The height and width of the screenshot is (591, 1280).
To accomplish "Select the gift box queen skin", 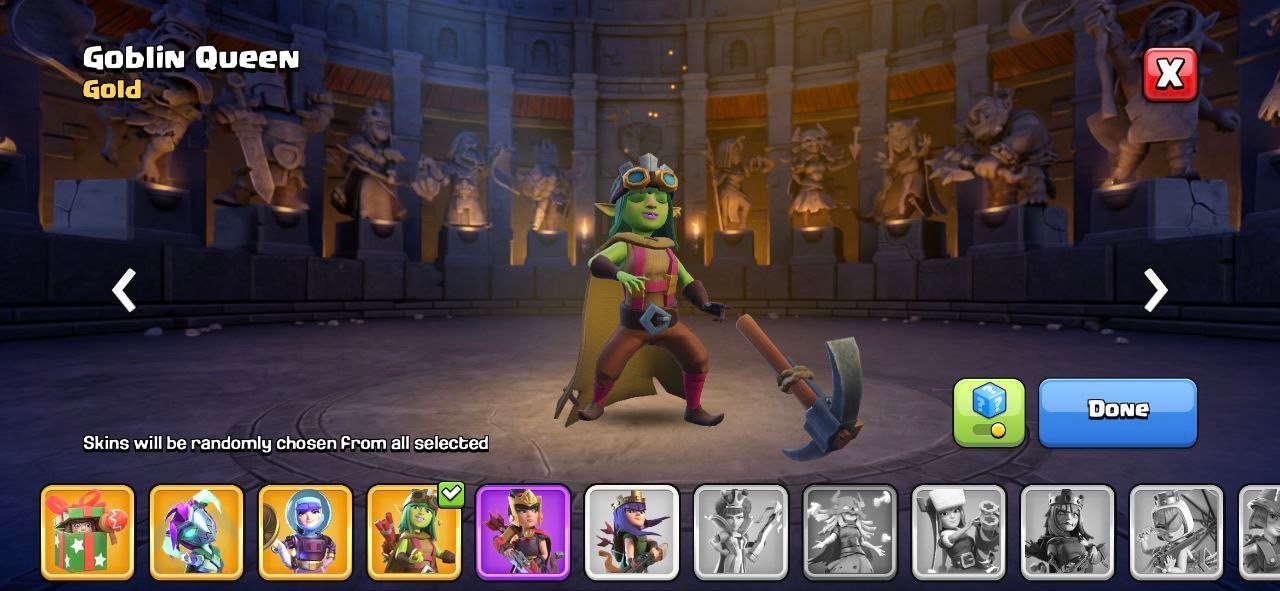I will pyautogui.click(x=87, y=532).
